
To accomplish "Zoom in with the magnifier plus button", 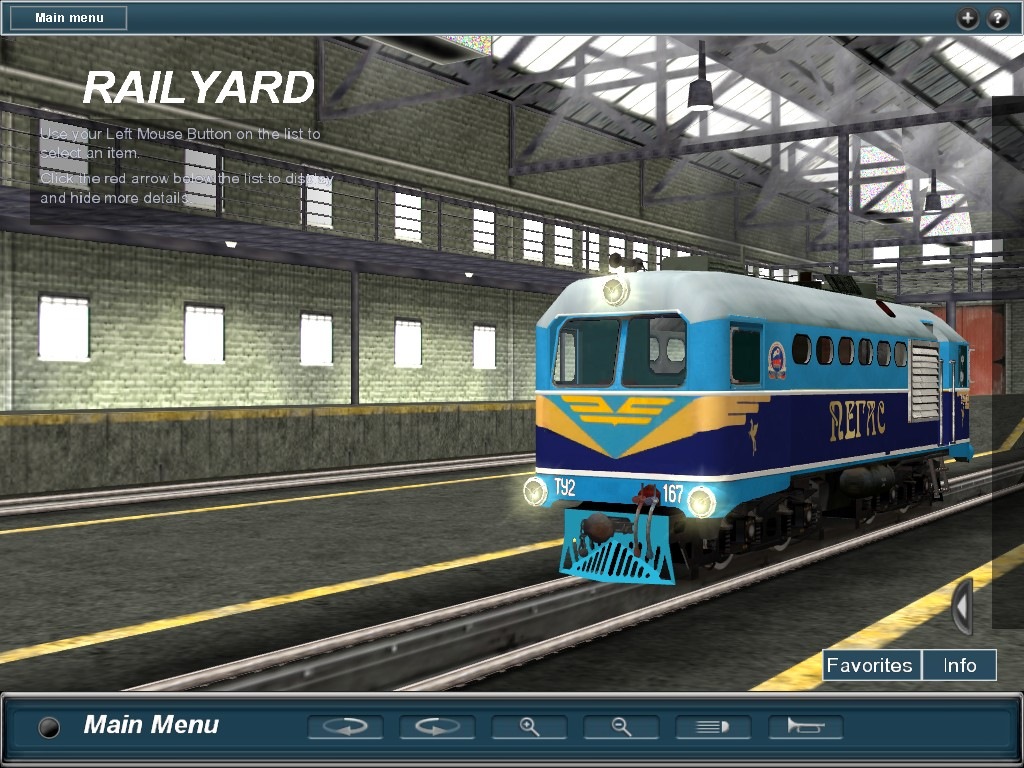I will click(x=529, y=727).
